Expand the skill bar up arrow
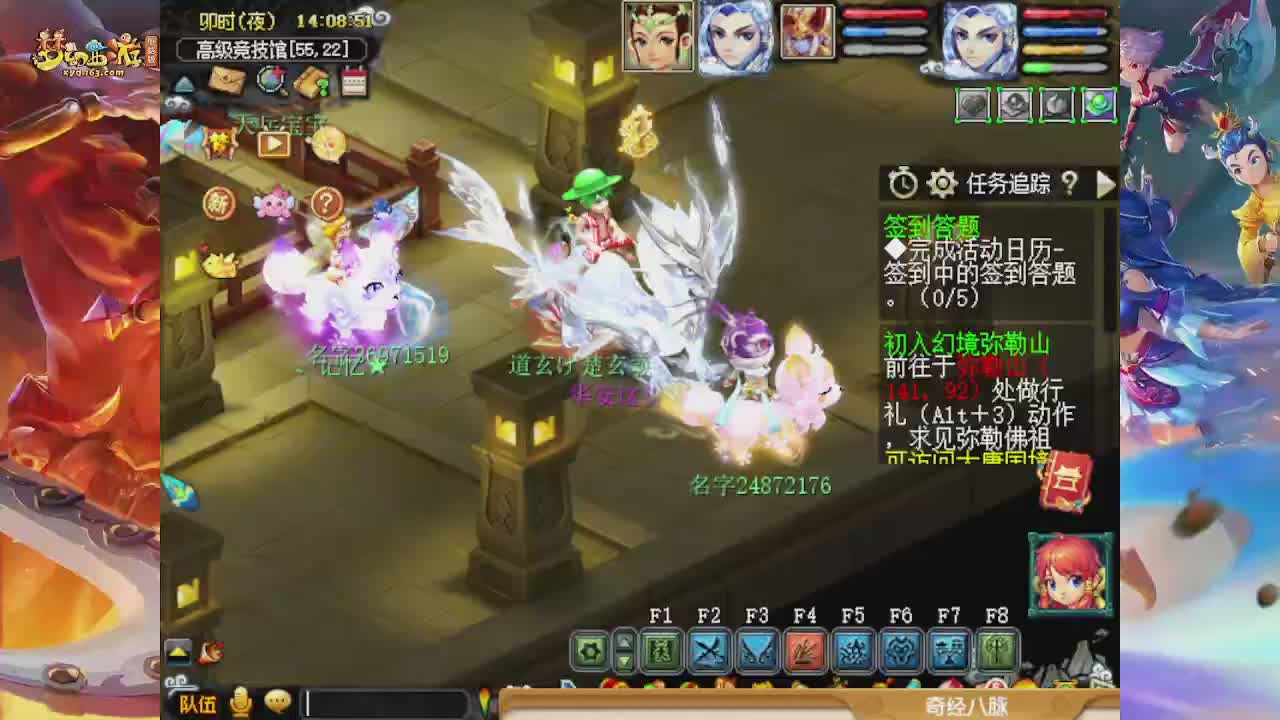 tap(626, 641)
